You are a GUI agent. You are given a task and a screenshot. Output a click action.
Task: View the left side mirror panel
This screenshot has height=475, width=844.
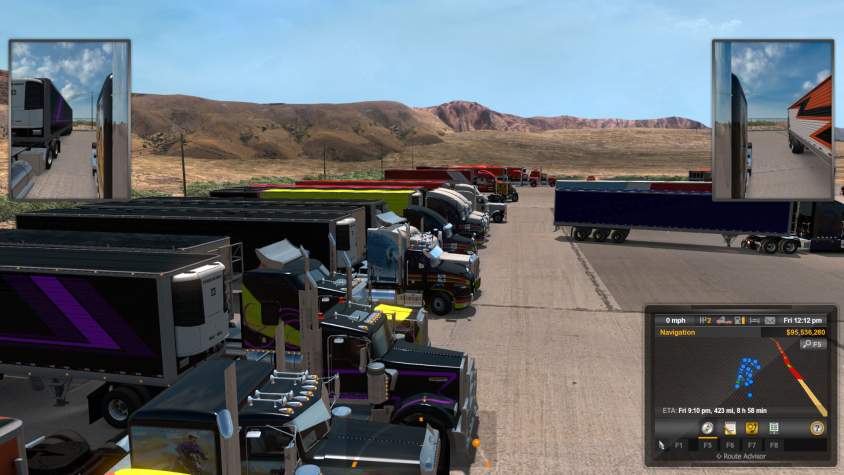(x=69, y=120)
